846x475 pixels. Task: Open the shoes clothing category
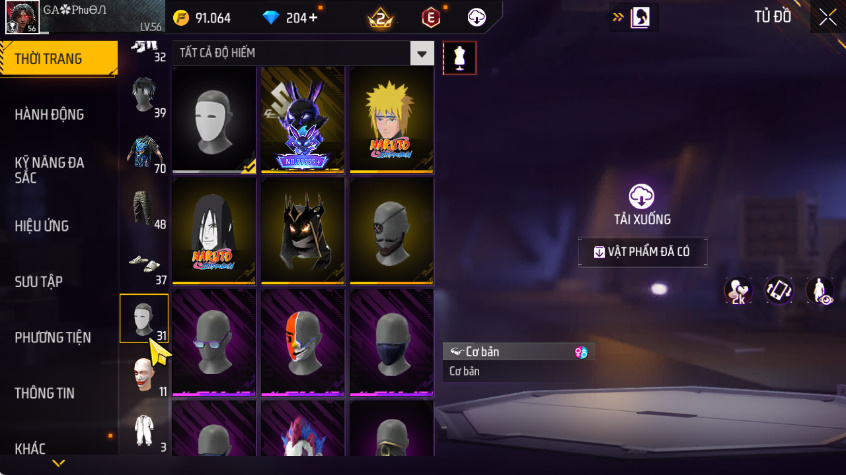(144, 264)
